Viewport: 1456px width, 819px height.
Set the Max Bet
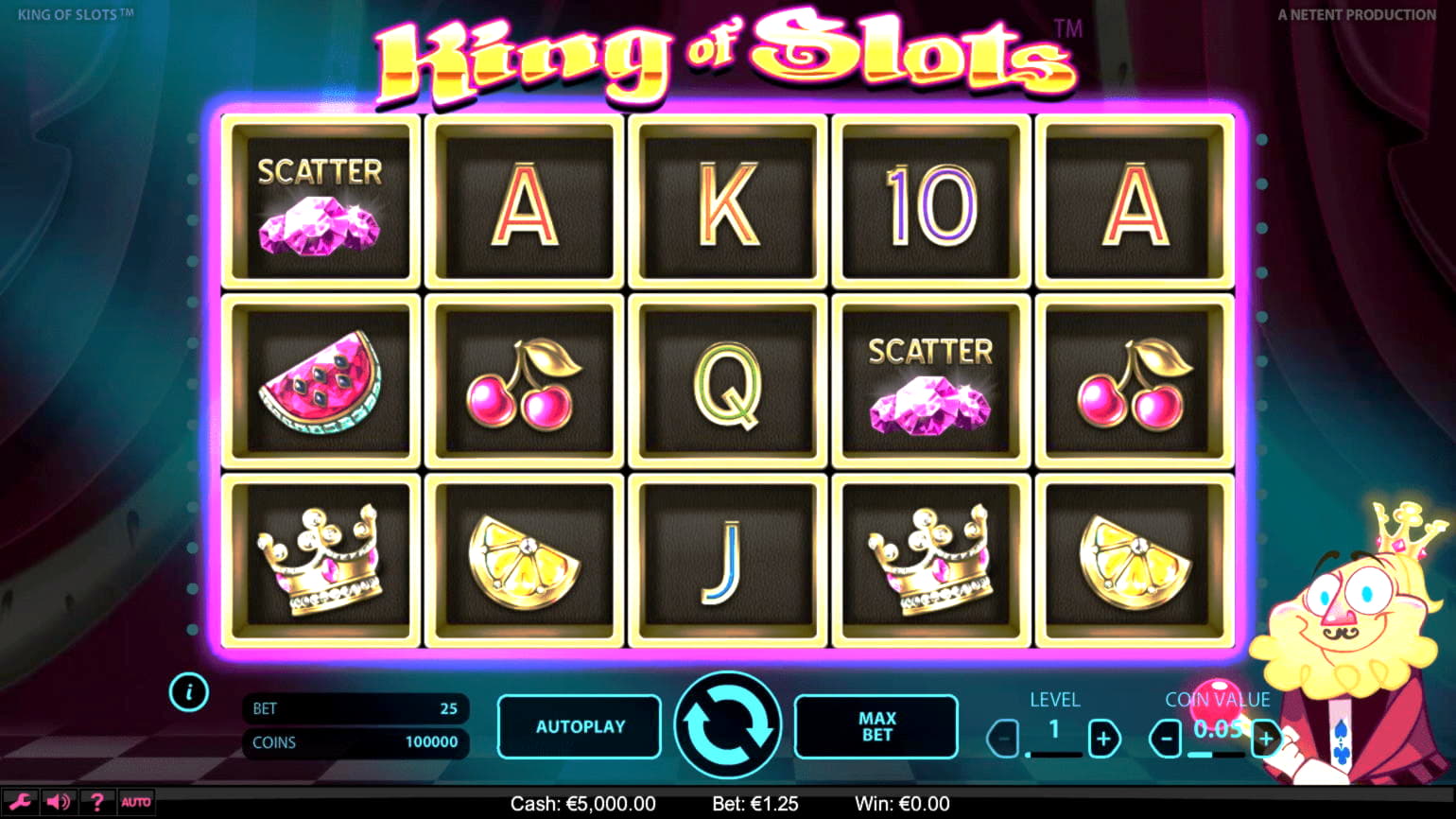point(876,726)
